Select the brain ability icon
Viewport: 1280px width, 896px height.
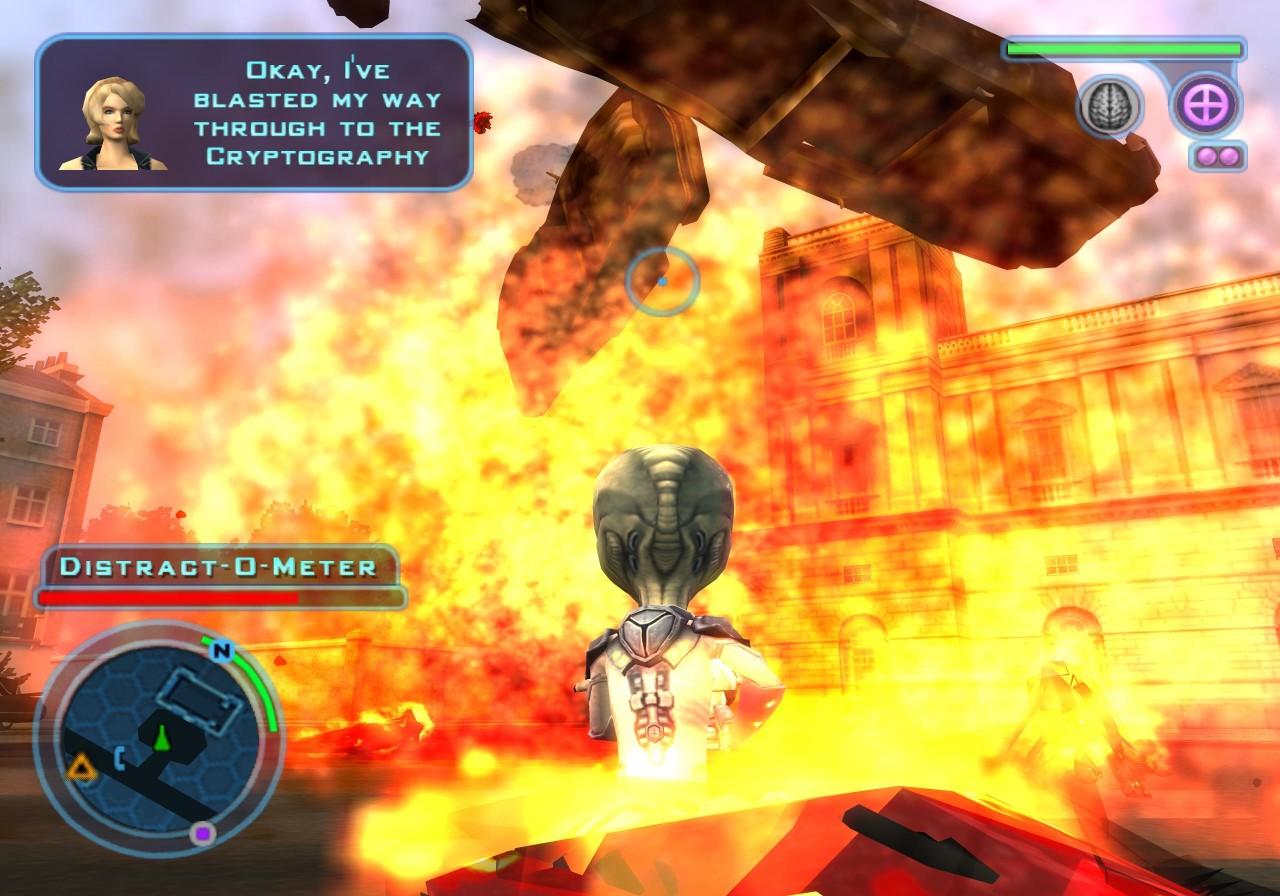pyautogui.click(x=1109, y=105)
